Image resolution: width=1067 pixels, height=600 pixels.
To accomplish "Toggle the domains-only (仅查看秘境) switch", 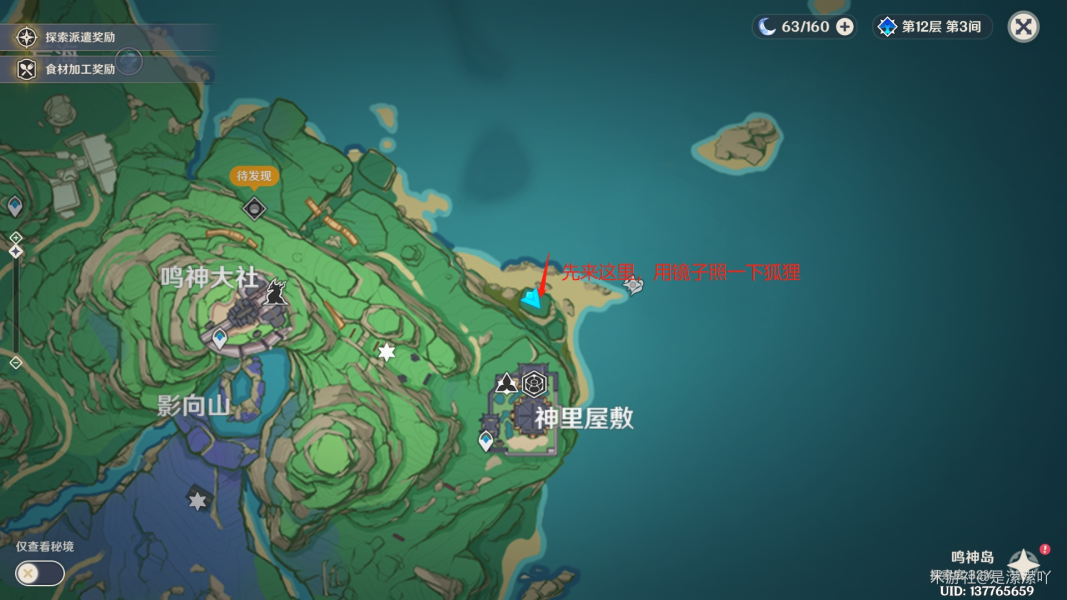I will 39,573.
